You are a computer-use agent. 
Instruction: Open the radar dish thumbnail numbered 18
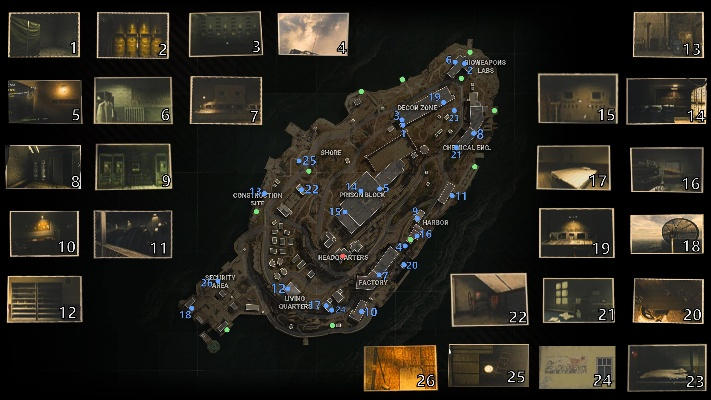coord(665,234)
